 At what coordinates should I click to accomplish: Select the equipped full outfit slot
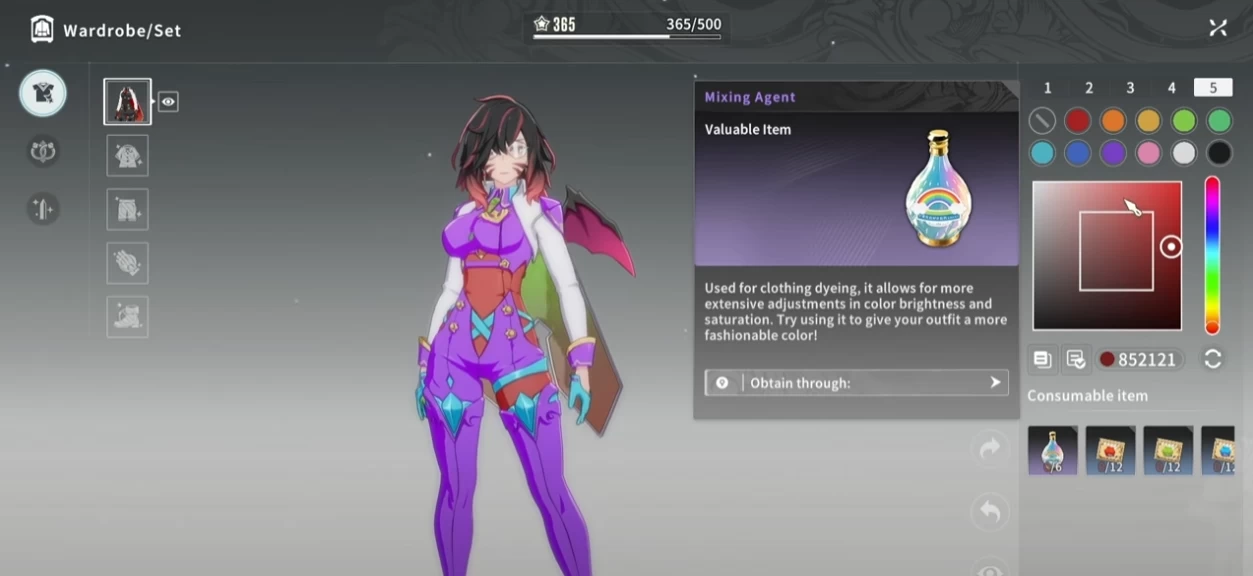point(128,102)
